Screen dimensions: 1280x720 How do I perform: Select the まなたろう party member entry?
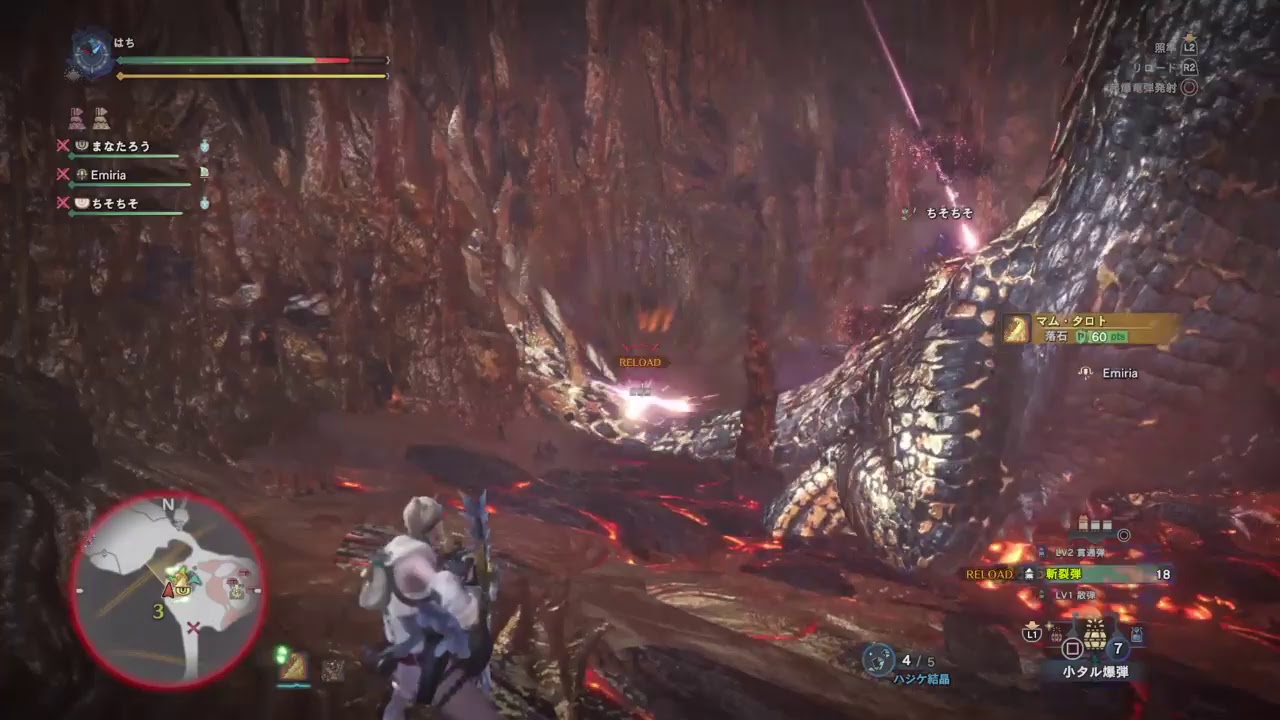point(120,146)
